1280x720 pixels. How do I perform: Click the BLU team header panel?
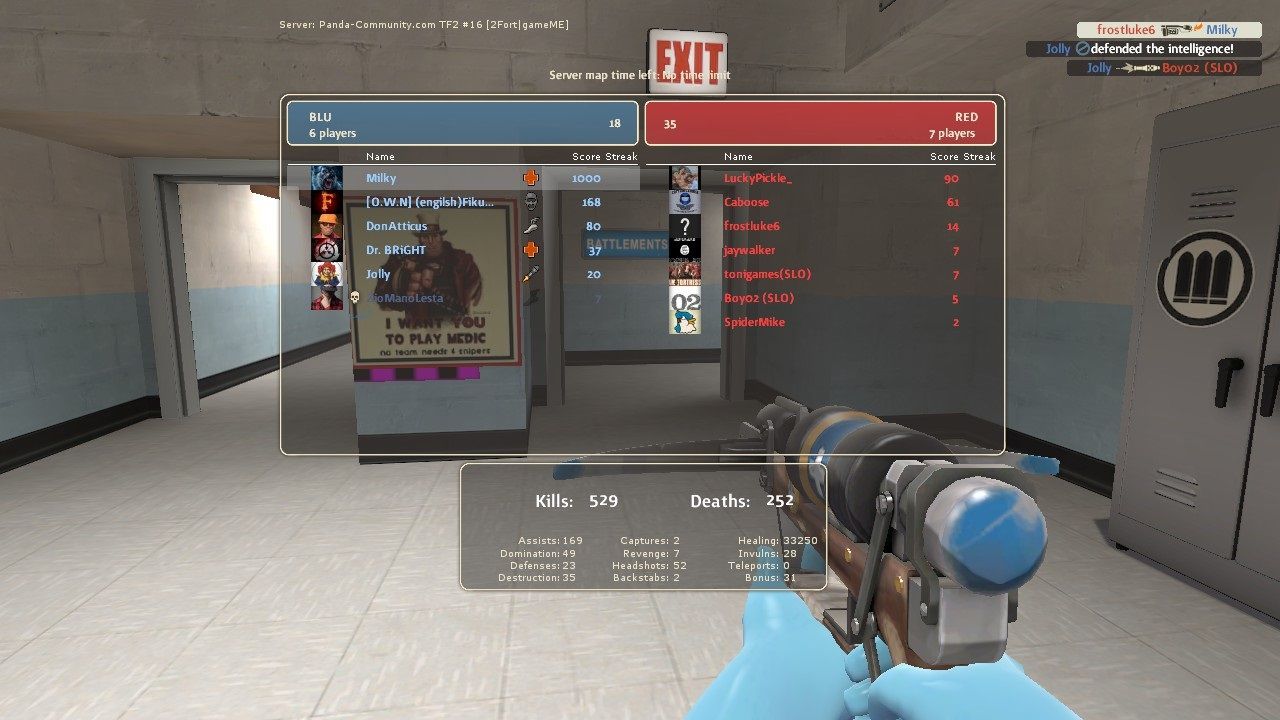462,122
